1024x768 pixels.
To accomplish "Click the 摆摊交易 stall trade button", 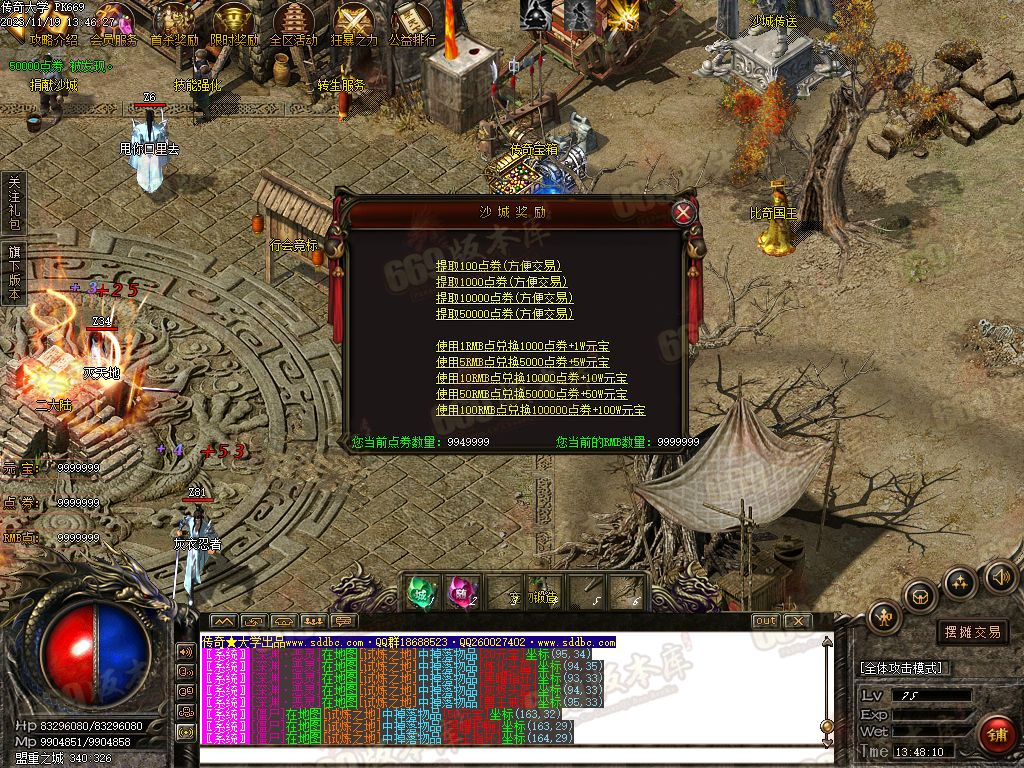I will (x=973, y=632).
